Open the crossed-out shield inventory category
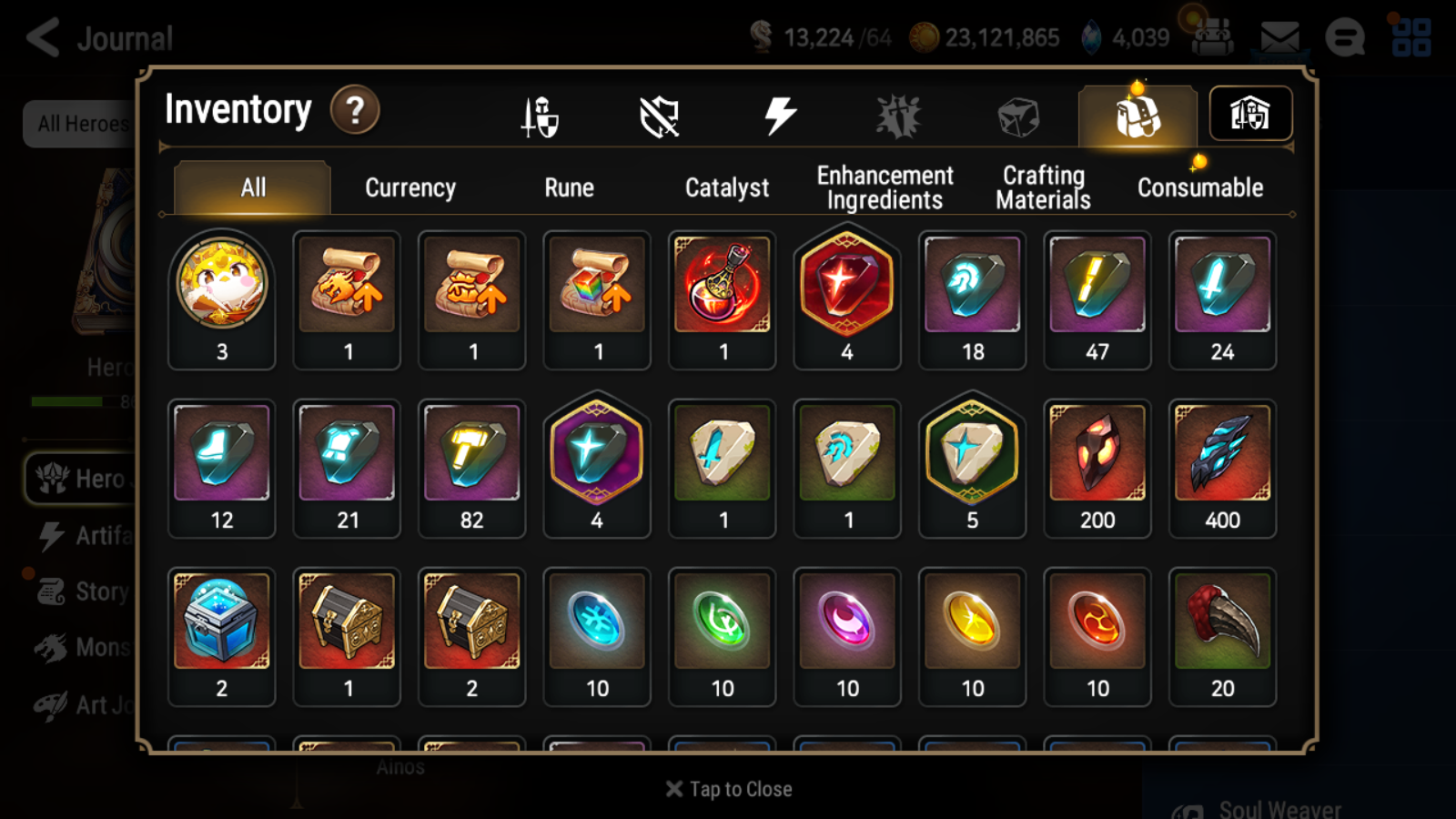This screenshot has height=819, width=1456. click(x=660, y=116)
